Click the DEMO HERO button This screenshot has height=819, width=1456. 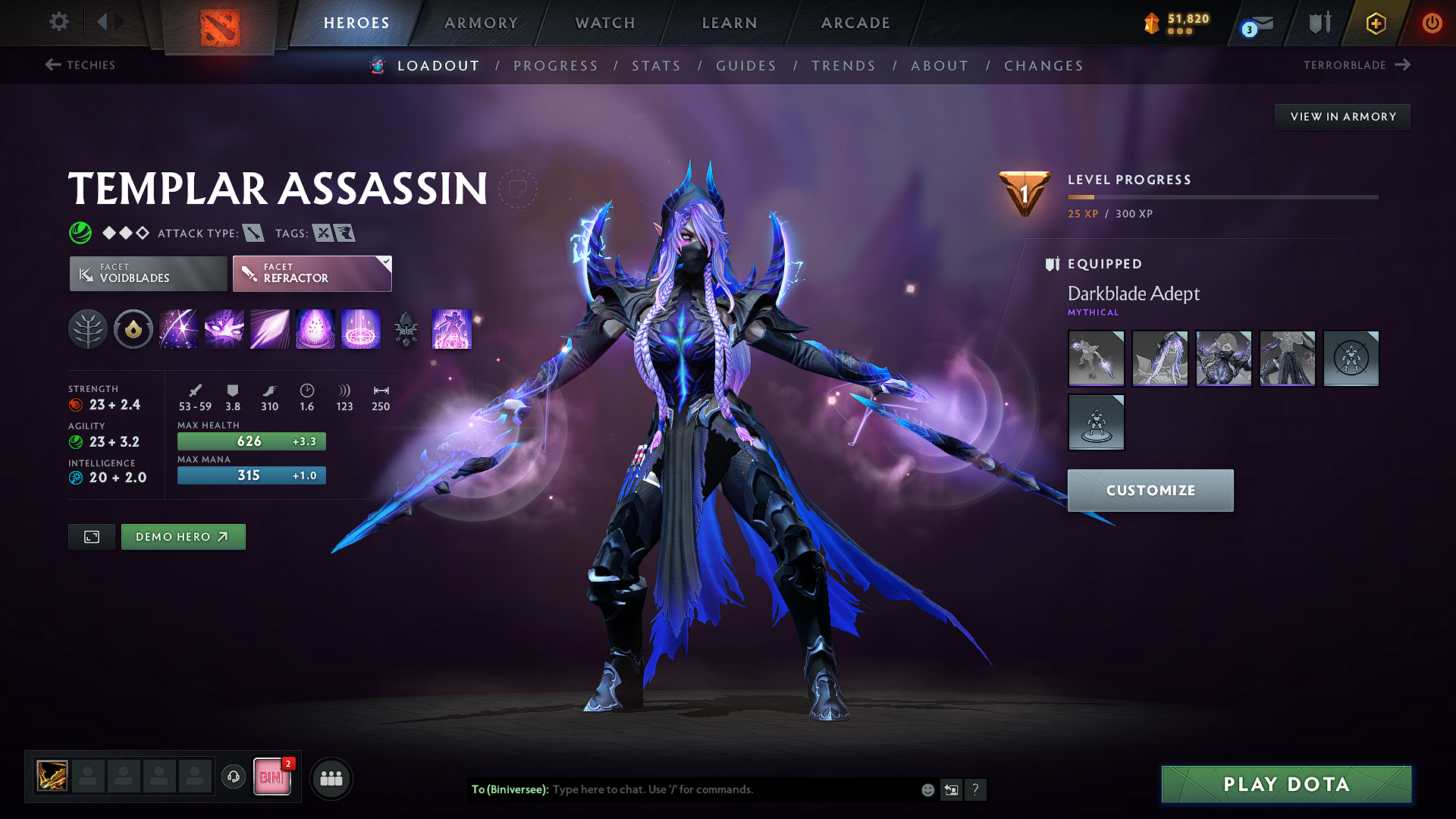click(183, 536)
